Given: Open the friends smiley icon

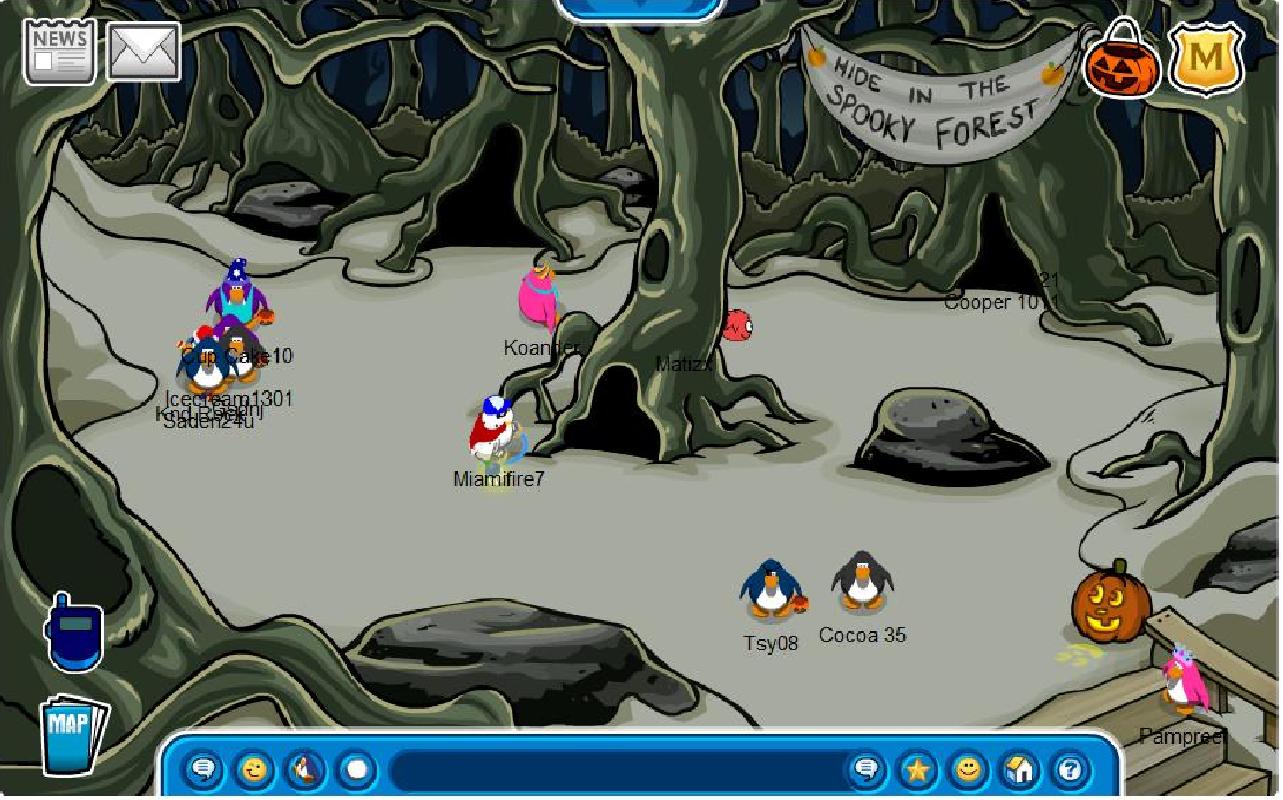Looking at the screenshot, I should pyautogui.click(x=967, y=770).
